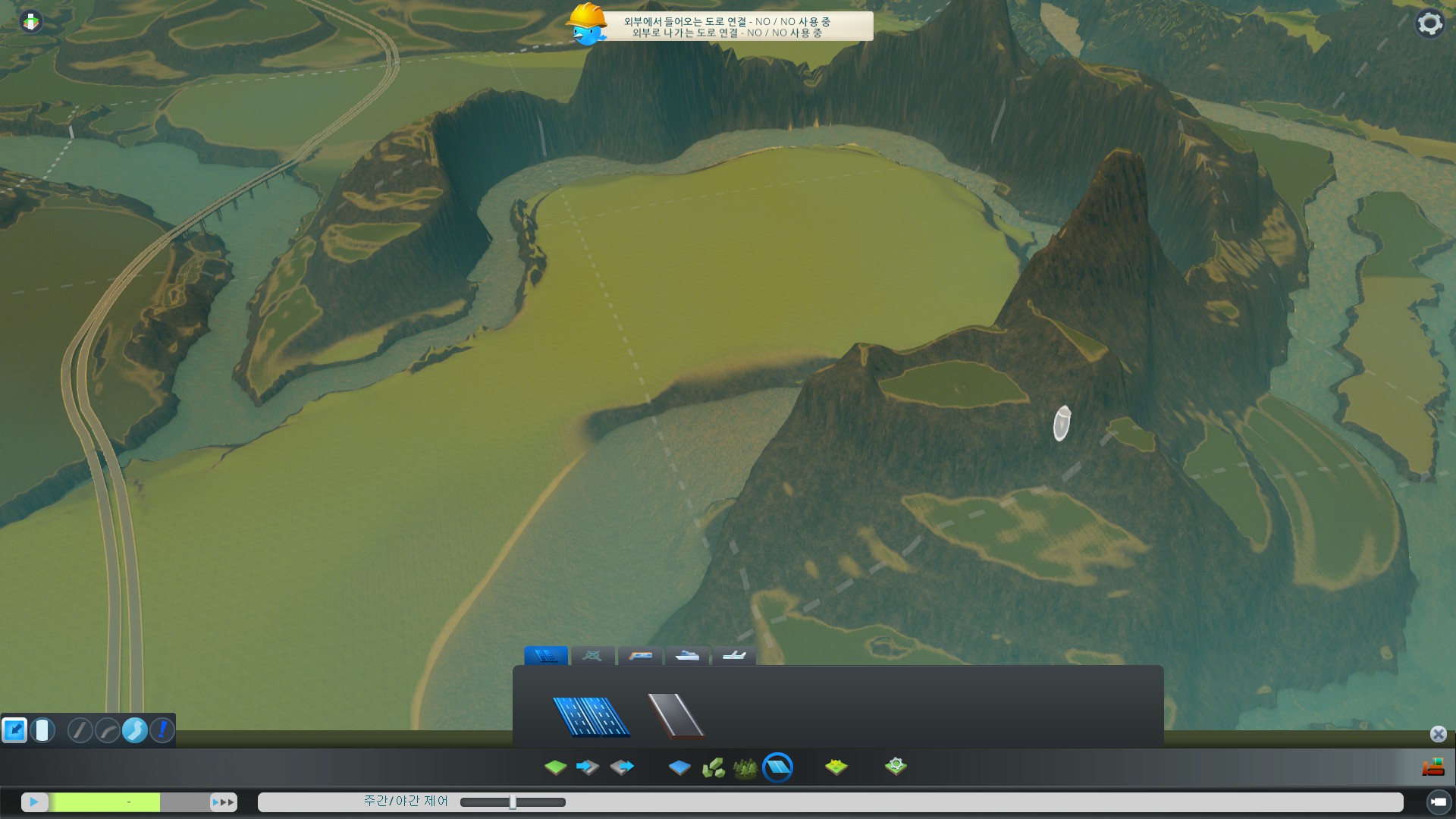
Task: Select the green terrain tile tool
Action: pos(555,767)
